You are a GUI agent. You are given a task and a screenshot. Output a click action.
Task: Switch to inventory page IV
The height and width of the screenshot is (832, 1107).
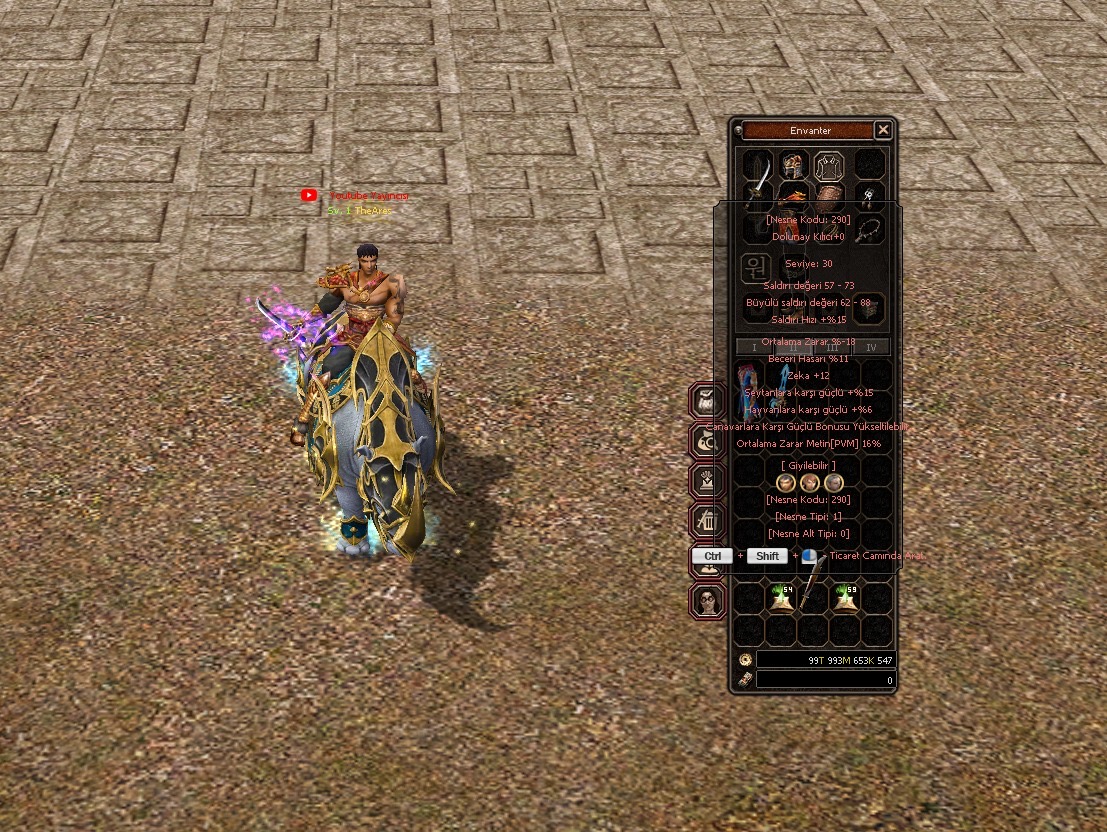click(871, 347)
